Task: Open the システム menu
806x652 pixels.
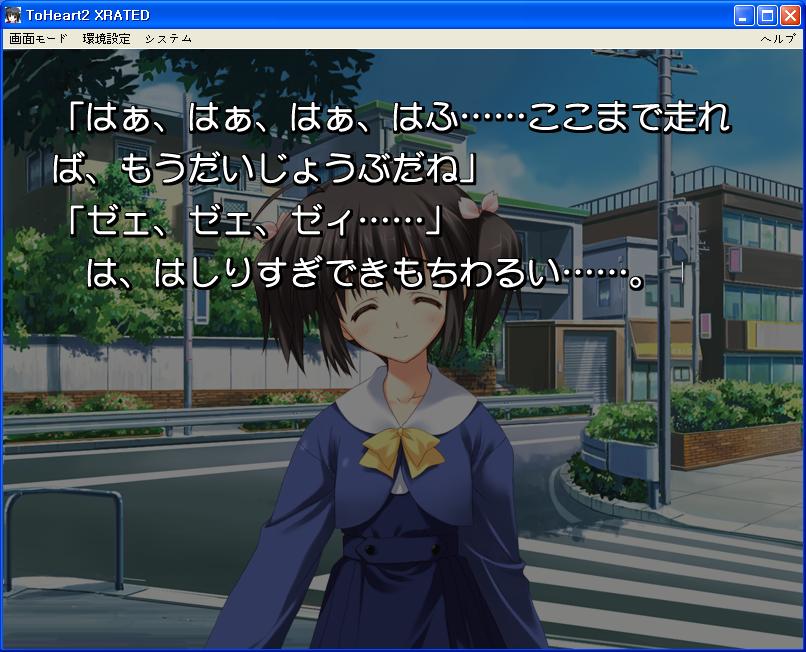Action: [168, 39]
